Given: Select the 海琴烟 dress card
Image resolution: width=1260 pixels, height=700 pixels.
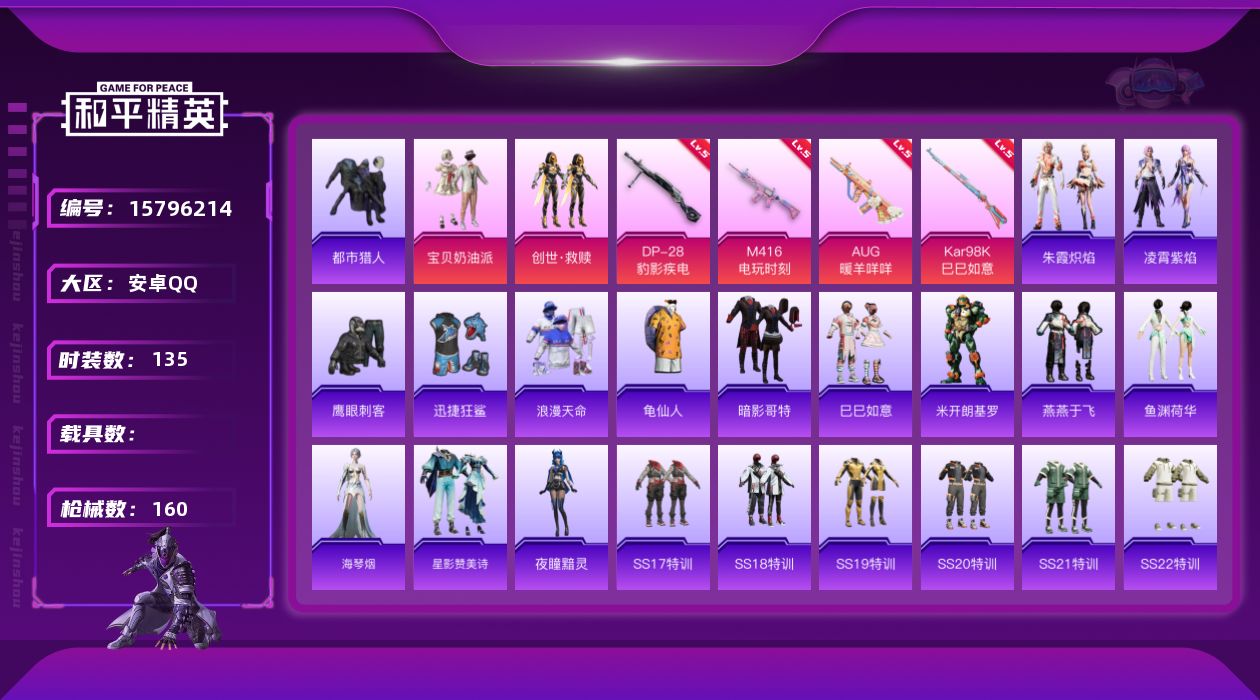Looking at the screenshot, I should (358, 517).
